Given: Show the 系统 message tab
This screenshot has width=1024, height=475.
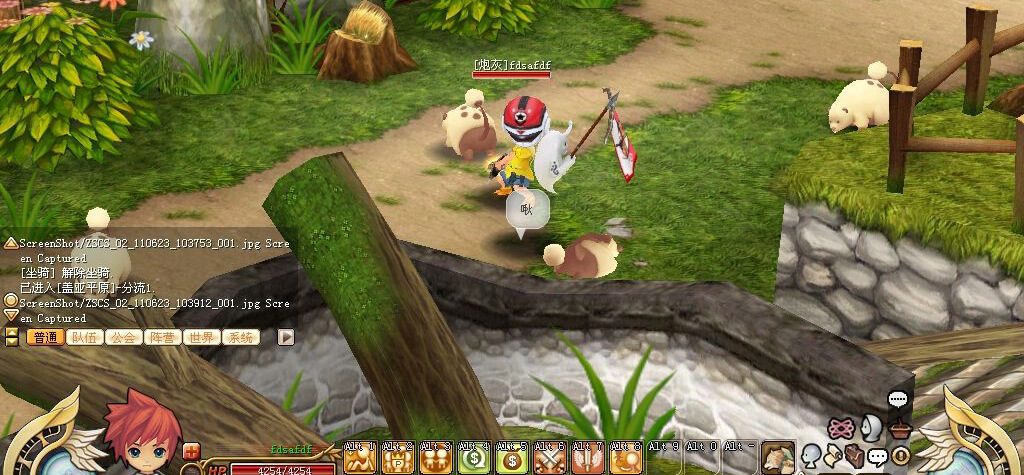Looking at the screenshot, I should click(240, 338).
